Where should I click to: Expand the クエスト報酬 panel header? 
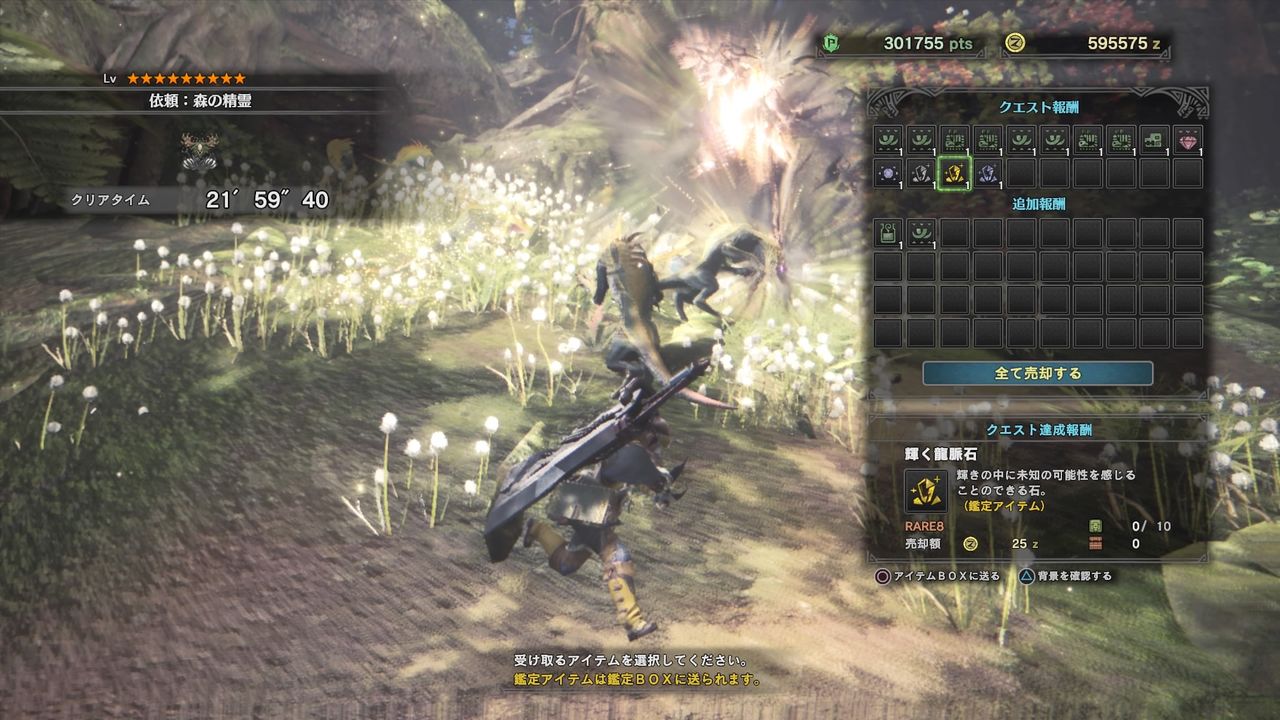1040,106
